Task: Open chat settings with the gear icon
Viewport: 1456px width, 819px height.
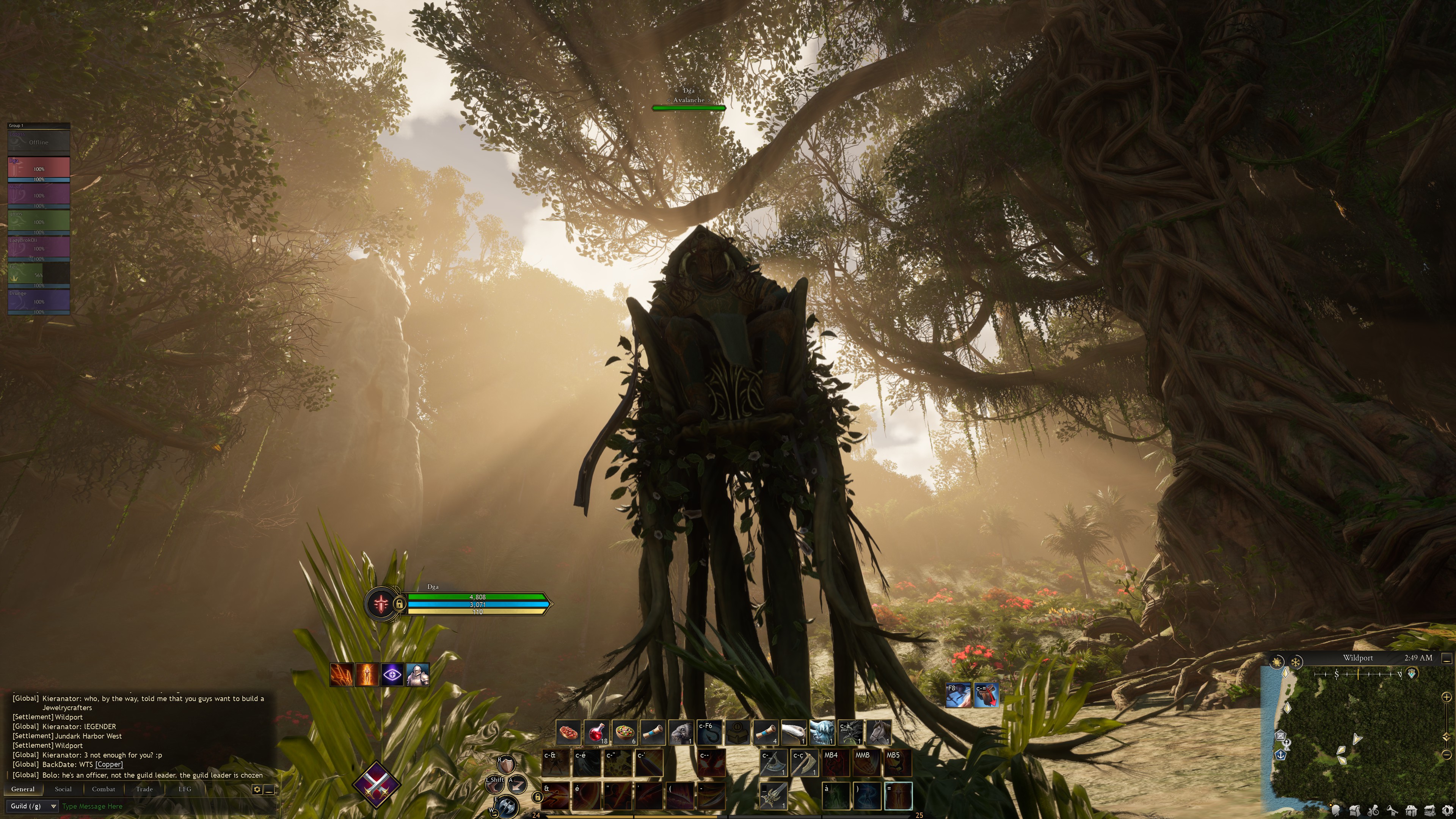Action: click(x=257, y=789)
